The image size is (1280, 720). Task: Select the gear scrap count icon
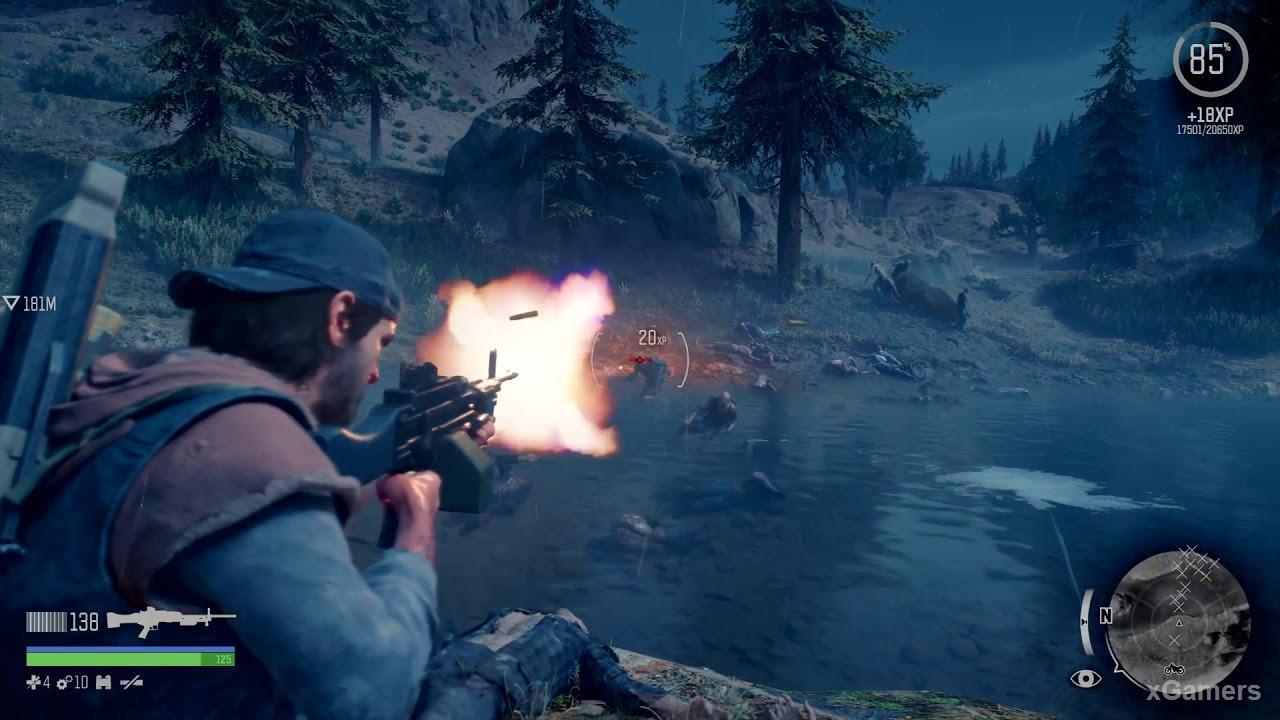(x=62, y=683)
